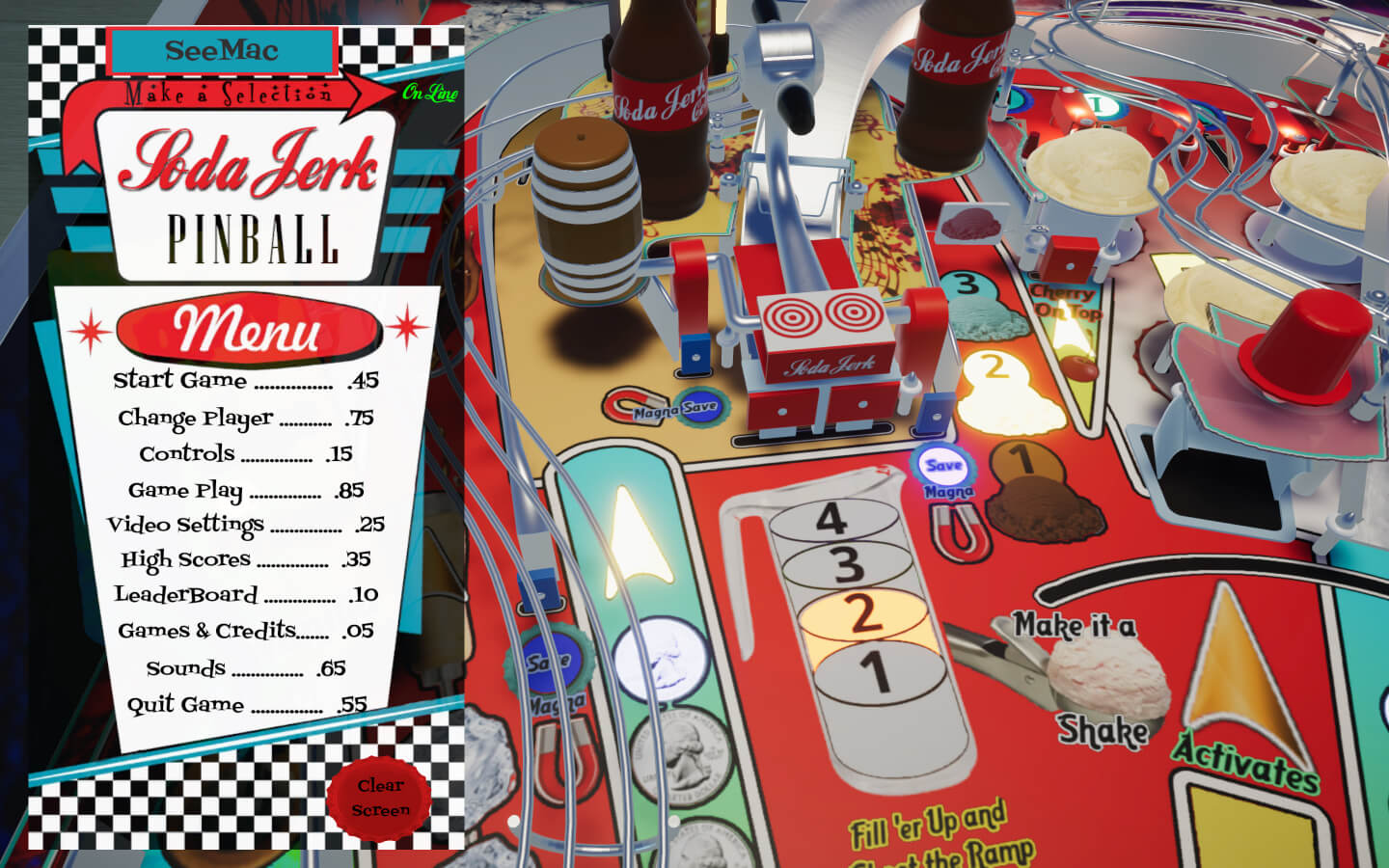This screenshot has width=1389, height=868.
Task: Open the Sounds menu entry
Action: 245,667
